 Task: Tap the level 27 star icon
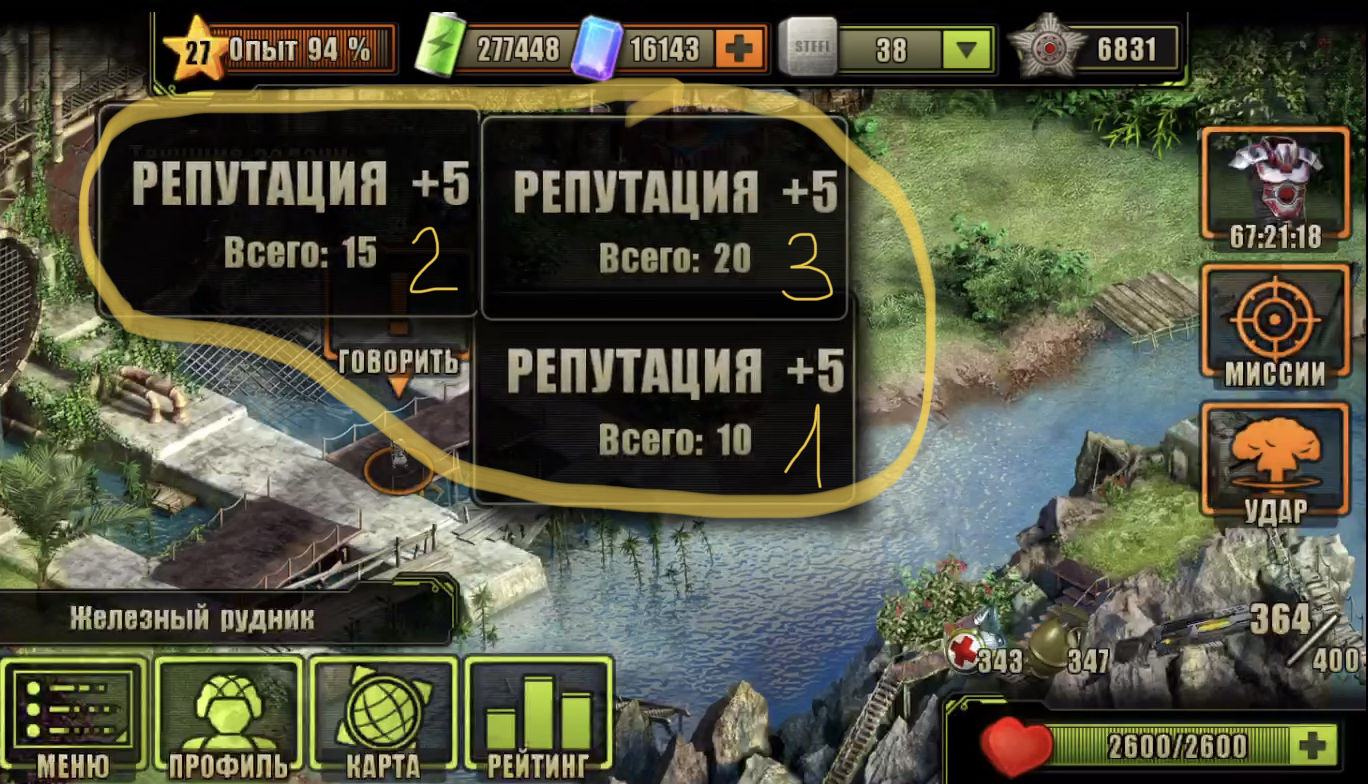click(x=196, y=50)
